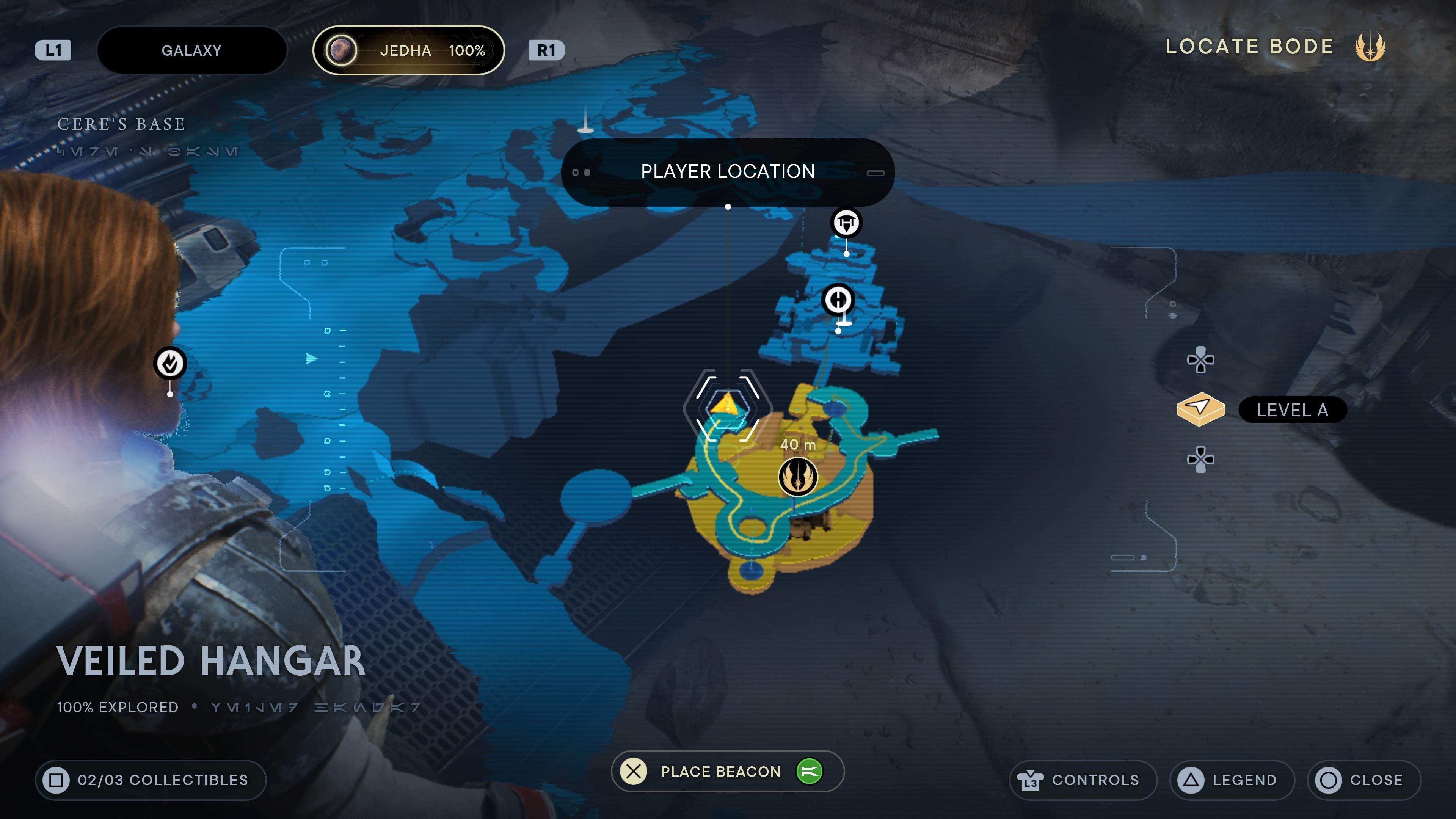Go down a map level with lower d-pad icon
The height and width of the screenshot is (819, 1456).
1200,459
